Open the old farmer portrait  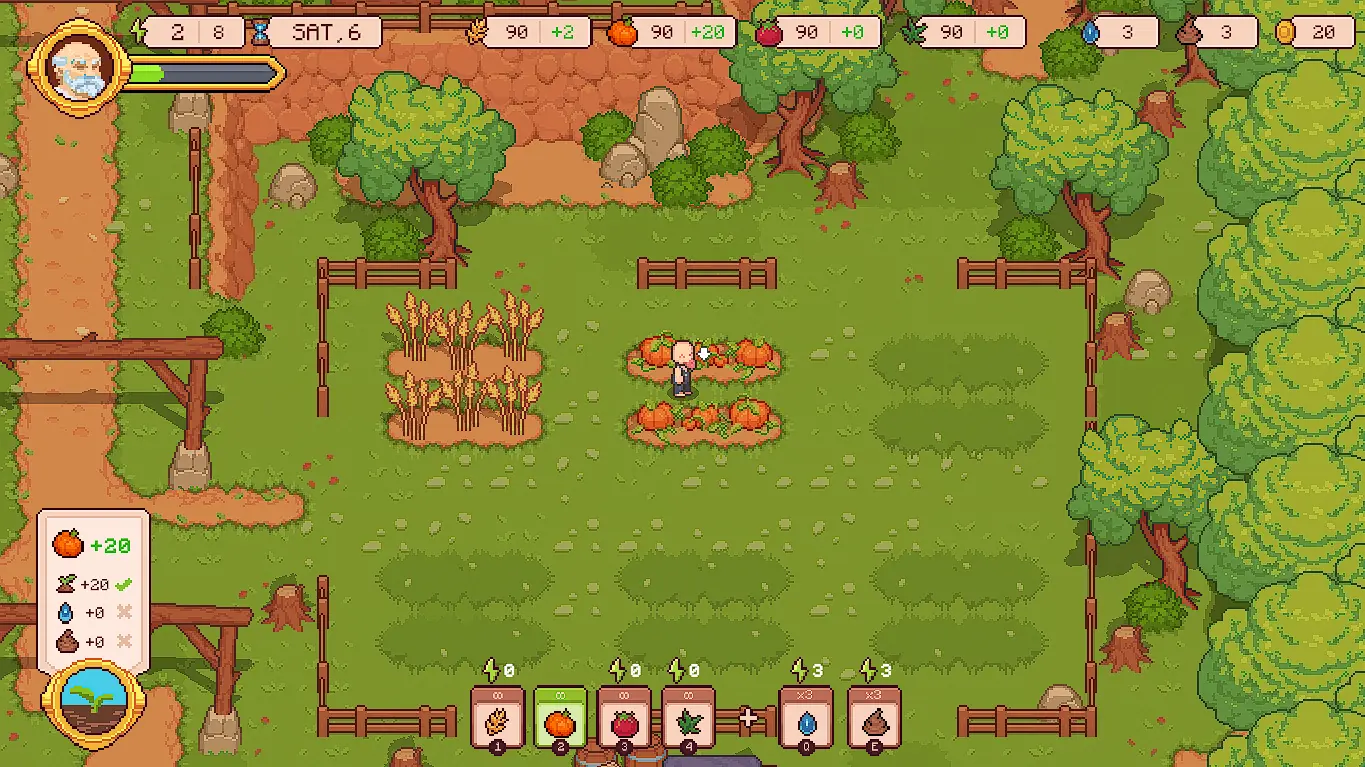tap(79, 68)
